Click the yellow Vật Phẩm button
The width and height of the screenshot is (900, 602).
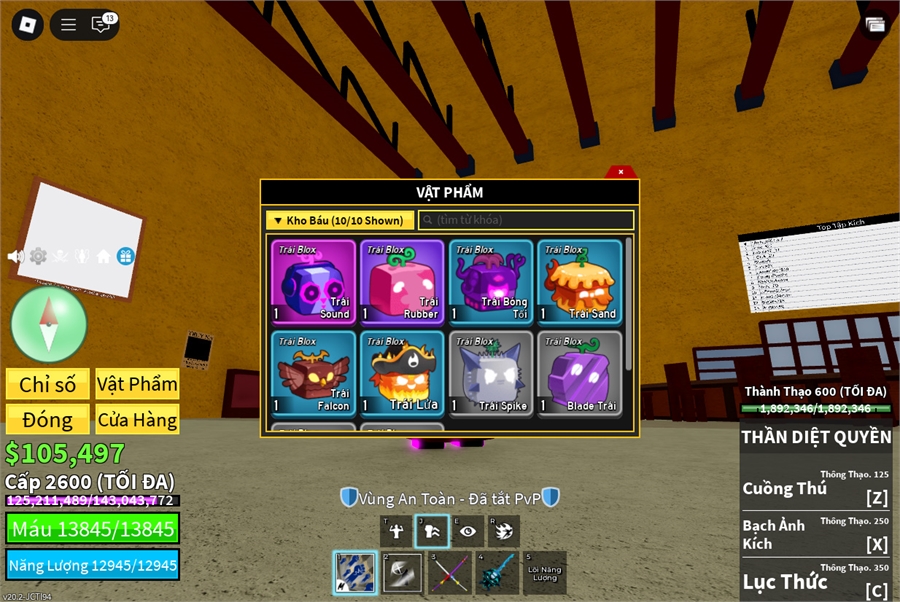point(137,385)
